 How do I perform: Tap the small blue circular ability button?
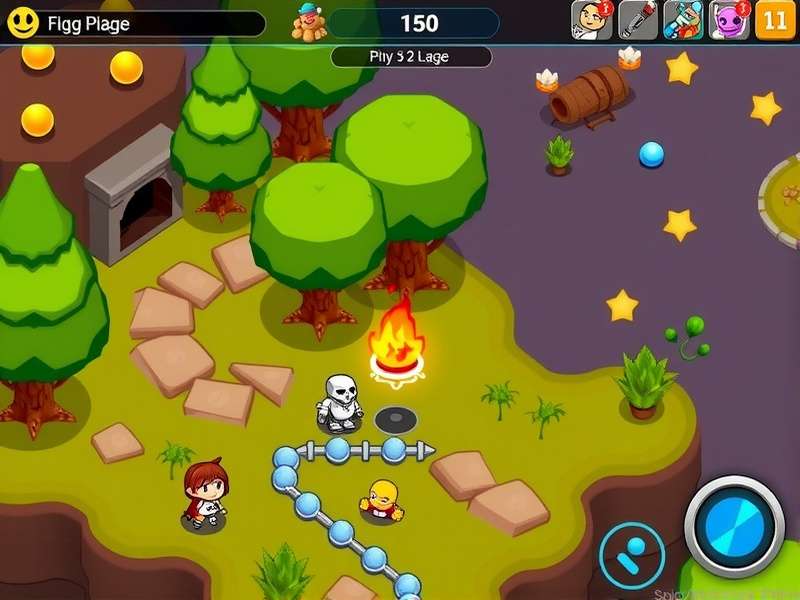632,555
